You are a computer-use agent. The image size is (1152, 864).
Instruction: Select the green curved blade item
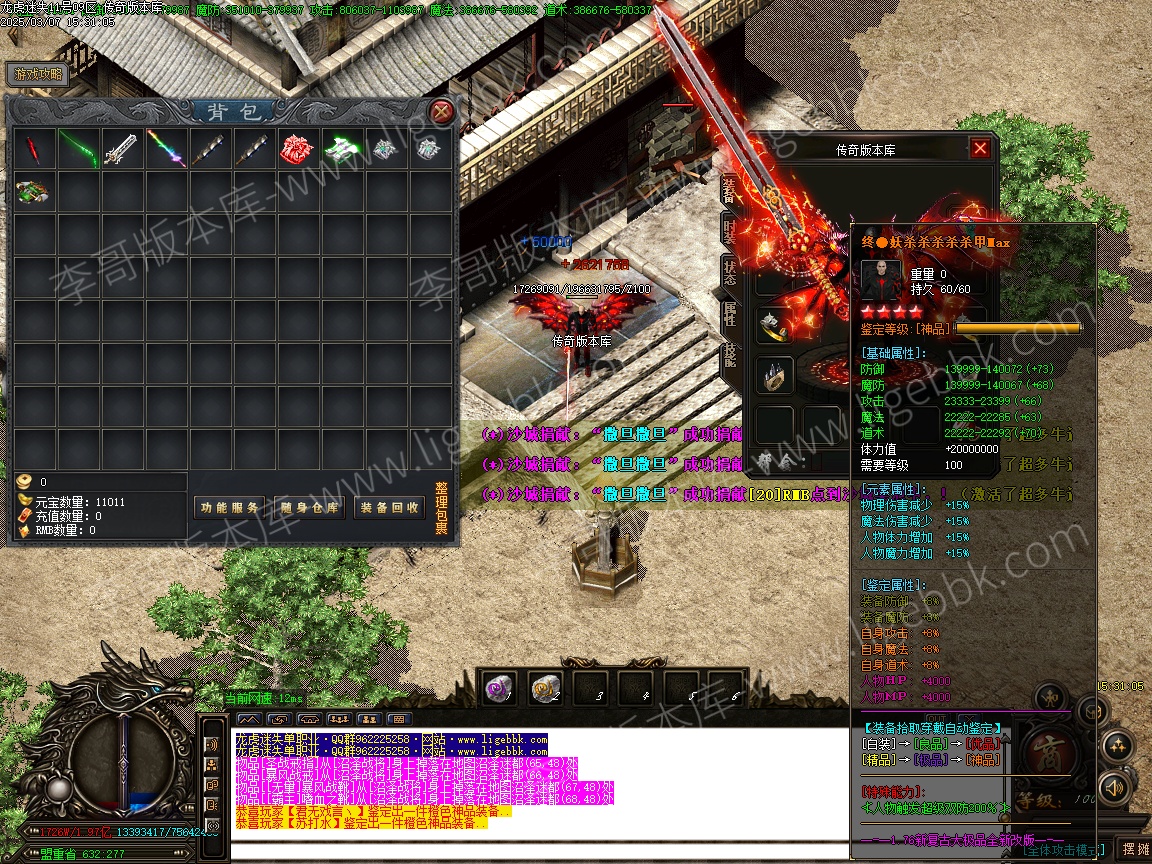point(78,149)
